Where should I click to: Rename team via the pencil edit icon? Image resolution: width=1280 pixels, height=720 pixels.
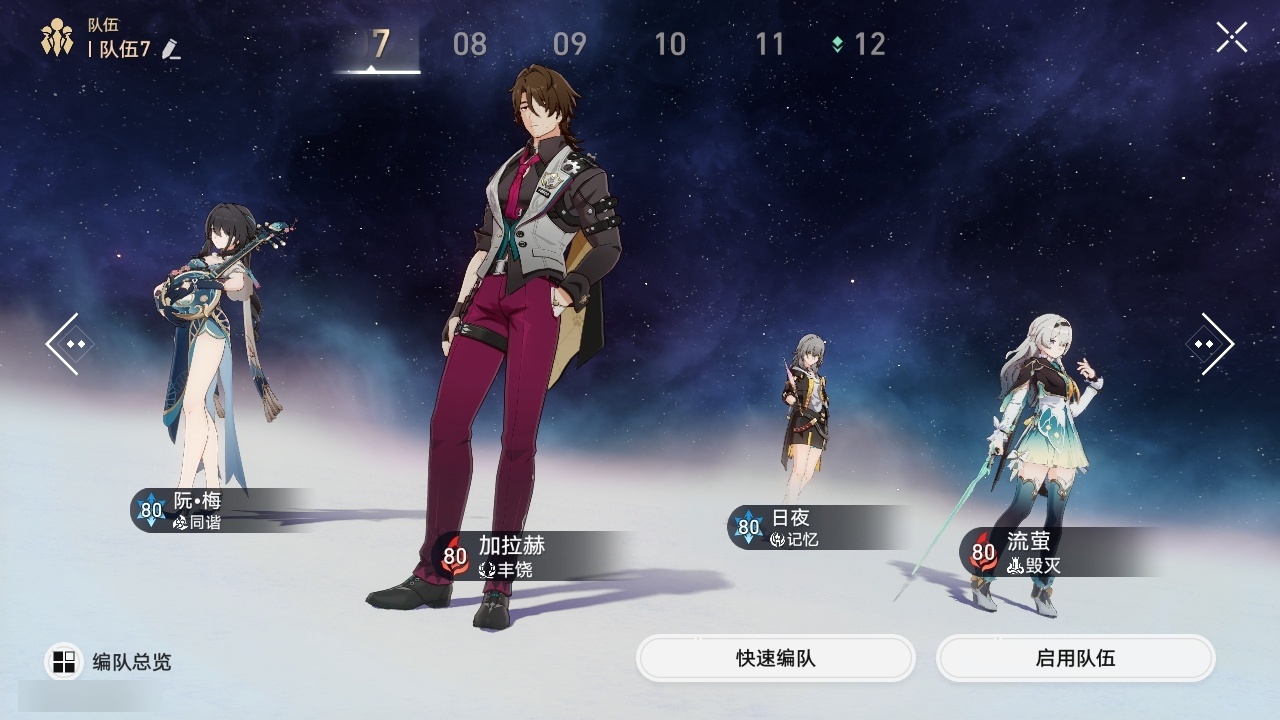coord(171,49)
